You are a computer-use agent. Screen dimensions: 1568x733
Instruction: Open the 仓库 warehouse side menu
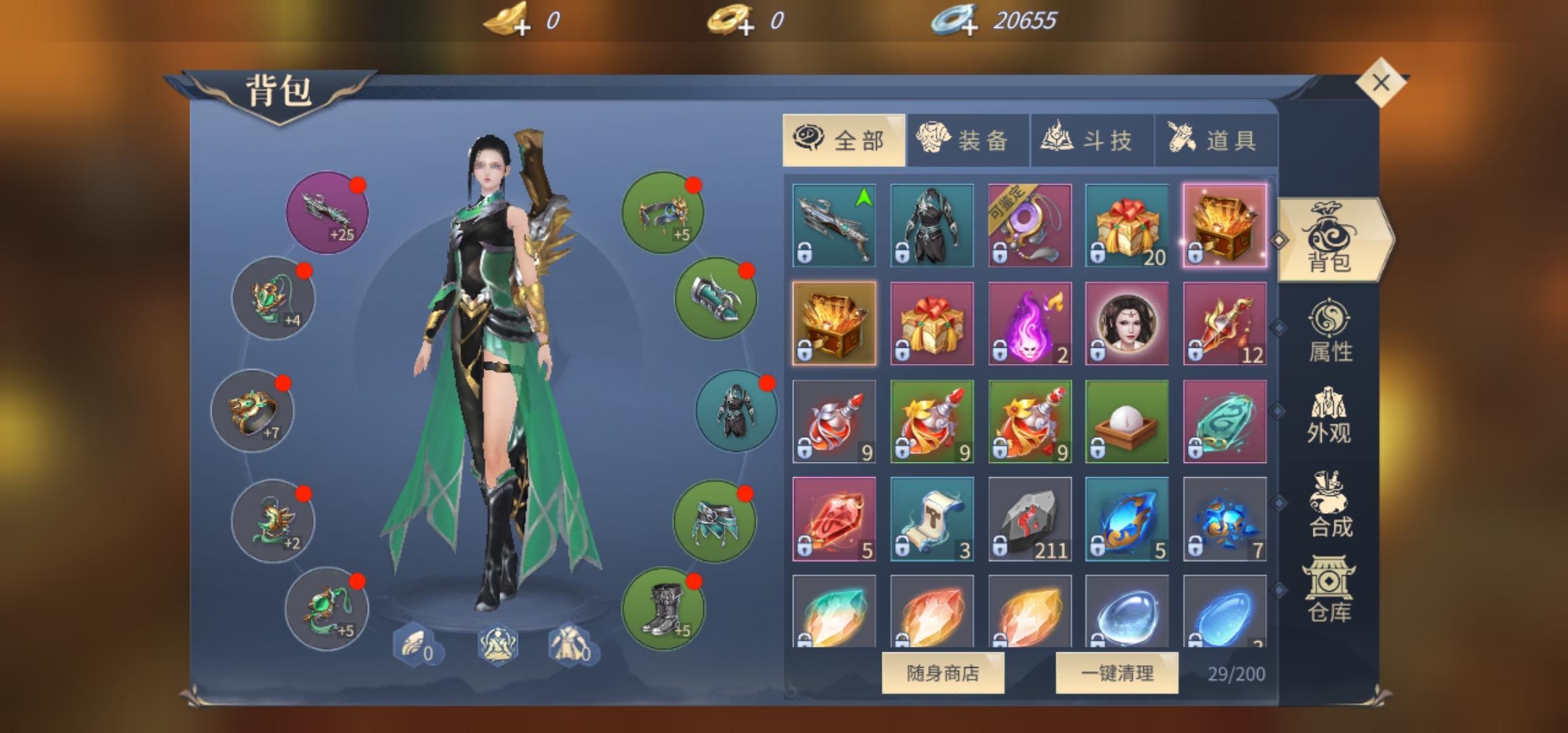click(1329, 589)
